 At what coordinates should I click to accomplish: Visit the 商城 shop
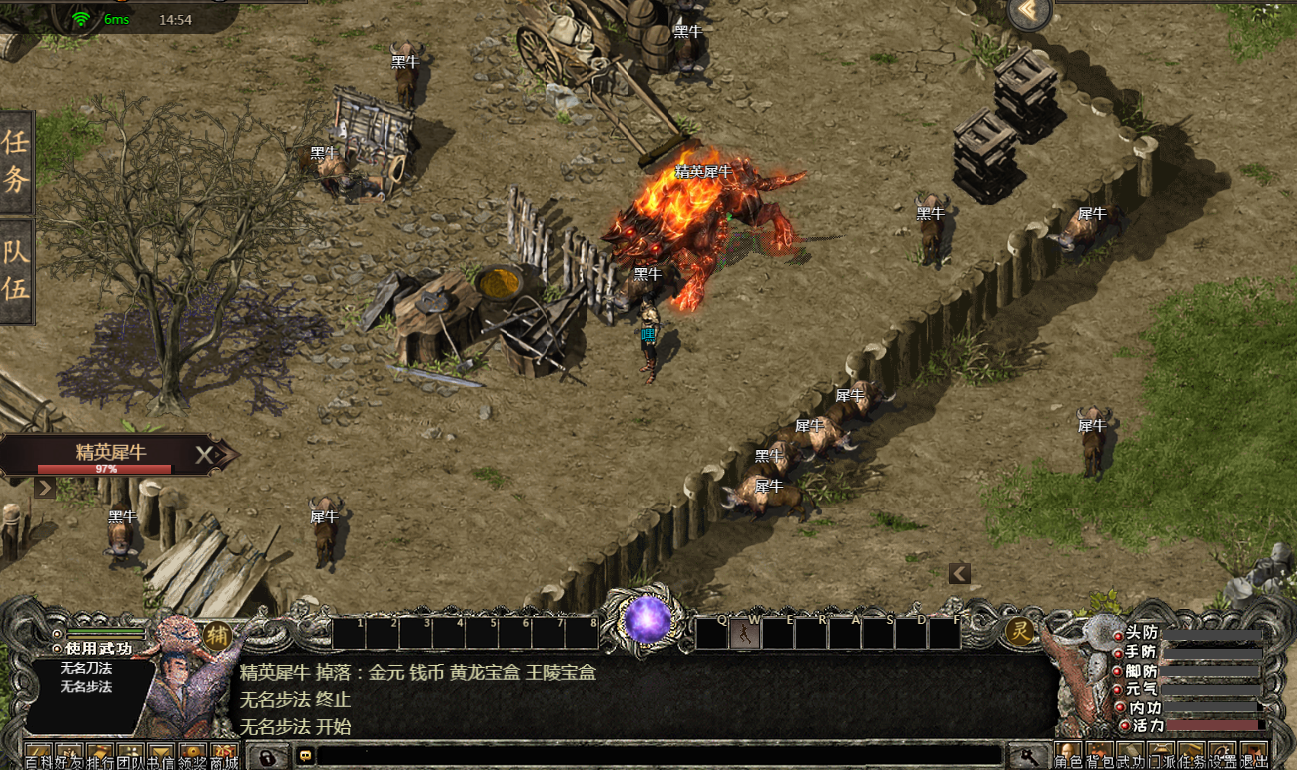coord(224,756)
